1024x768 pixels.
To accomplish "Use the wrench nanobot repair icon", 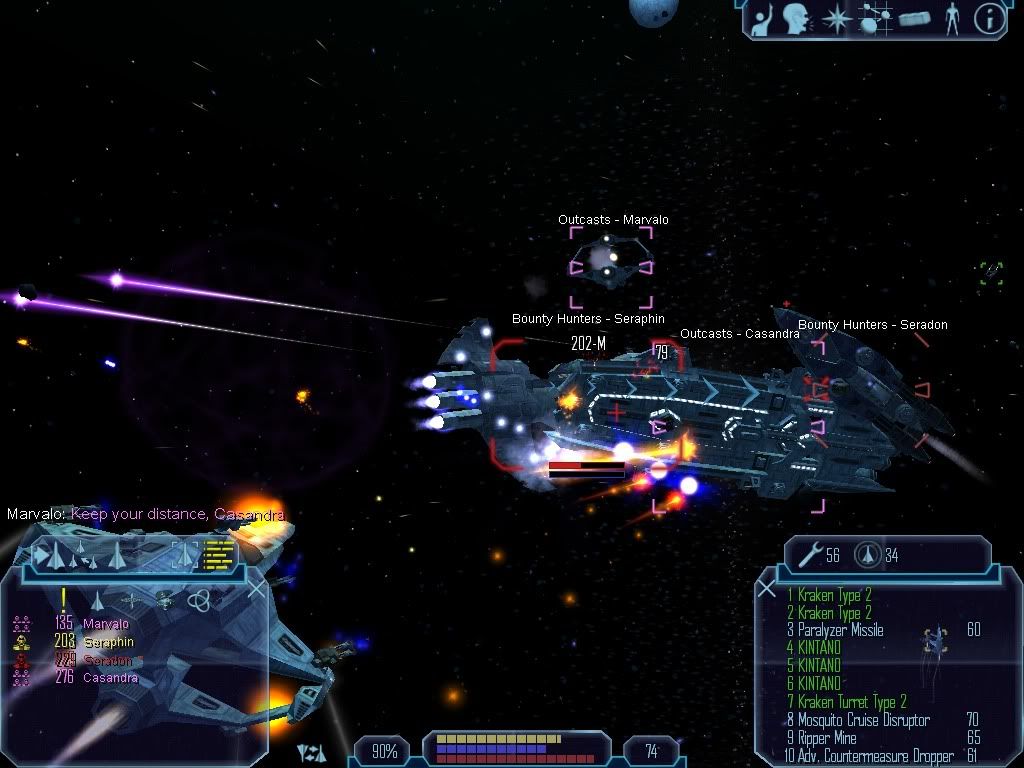I will [811, 555].
